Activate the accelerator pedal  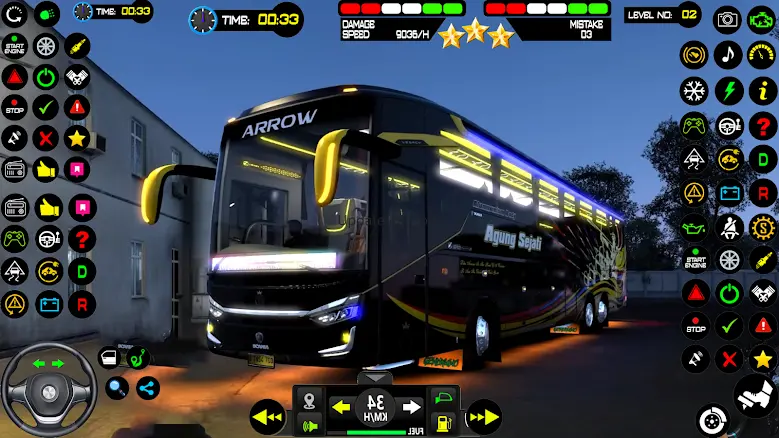click(x=755, y=396)
